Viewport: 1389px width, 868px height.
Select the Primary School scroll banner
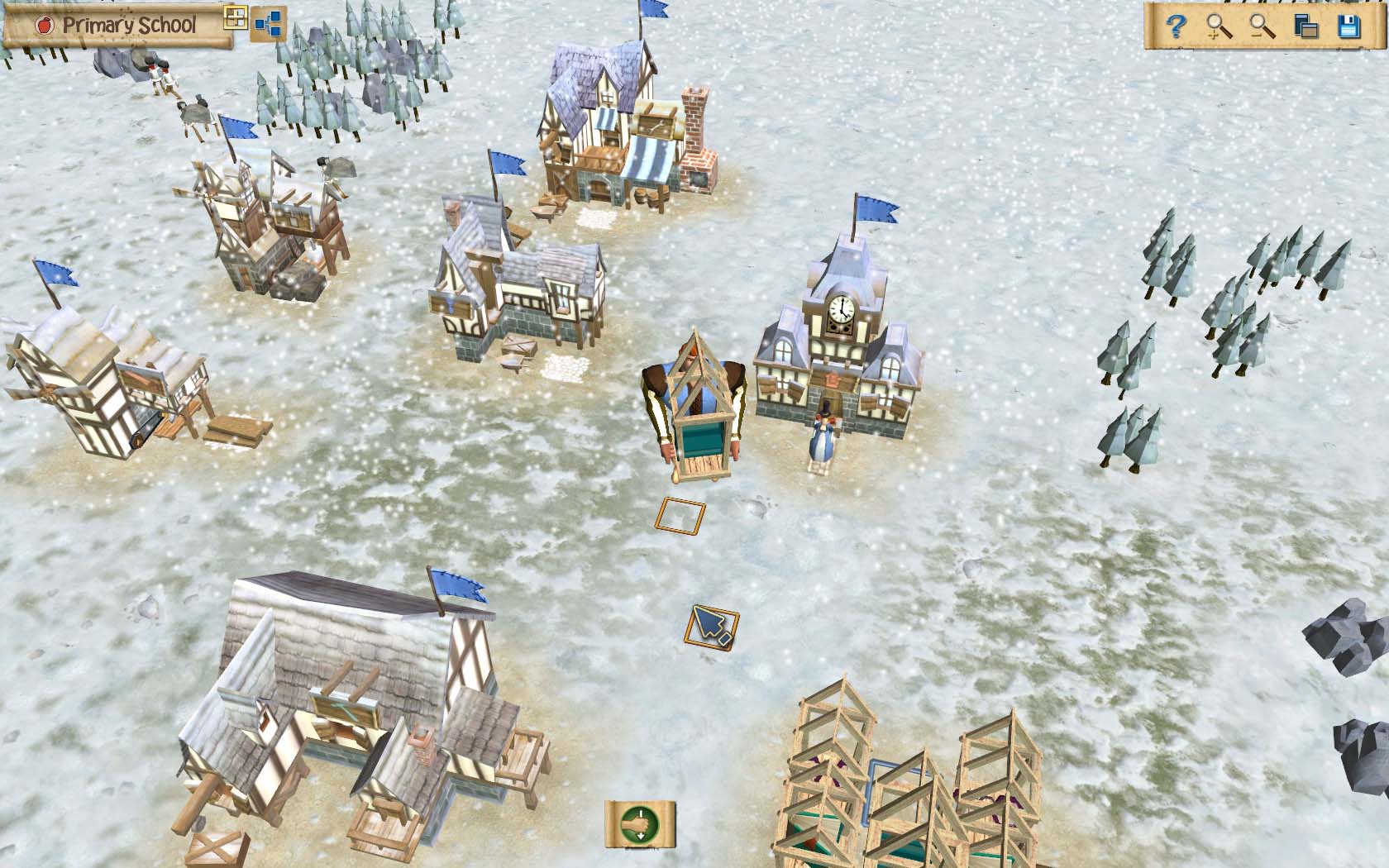coord(116,25)
